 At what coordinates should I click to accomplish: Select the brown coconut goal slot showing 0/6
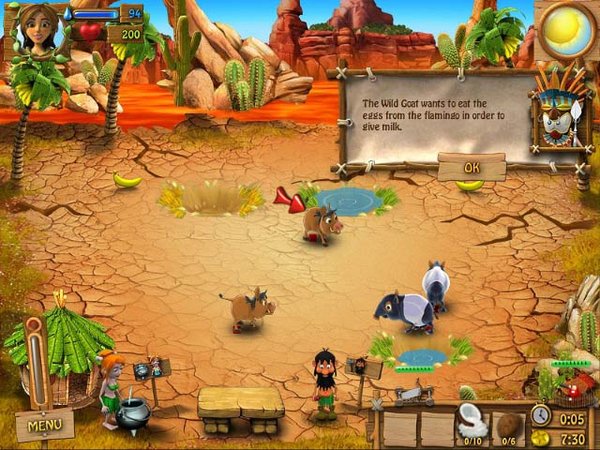coord(508,425)
